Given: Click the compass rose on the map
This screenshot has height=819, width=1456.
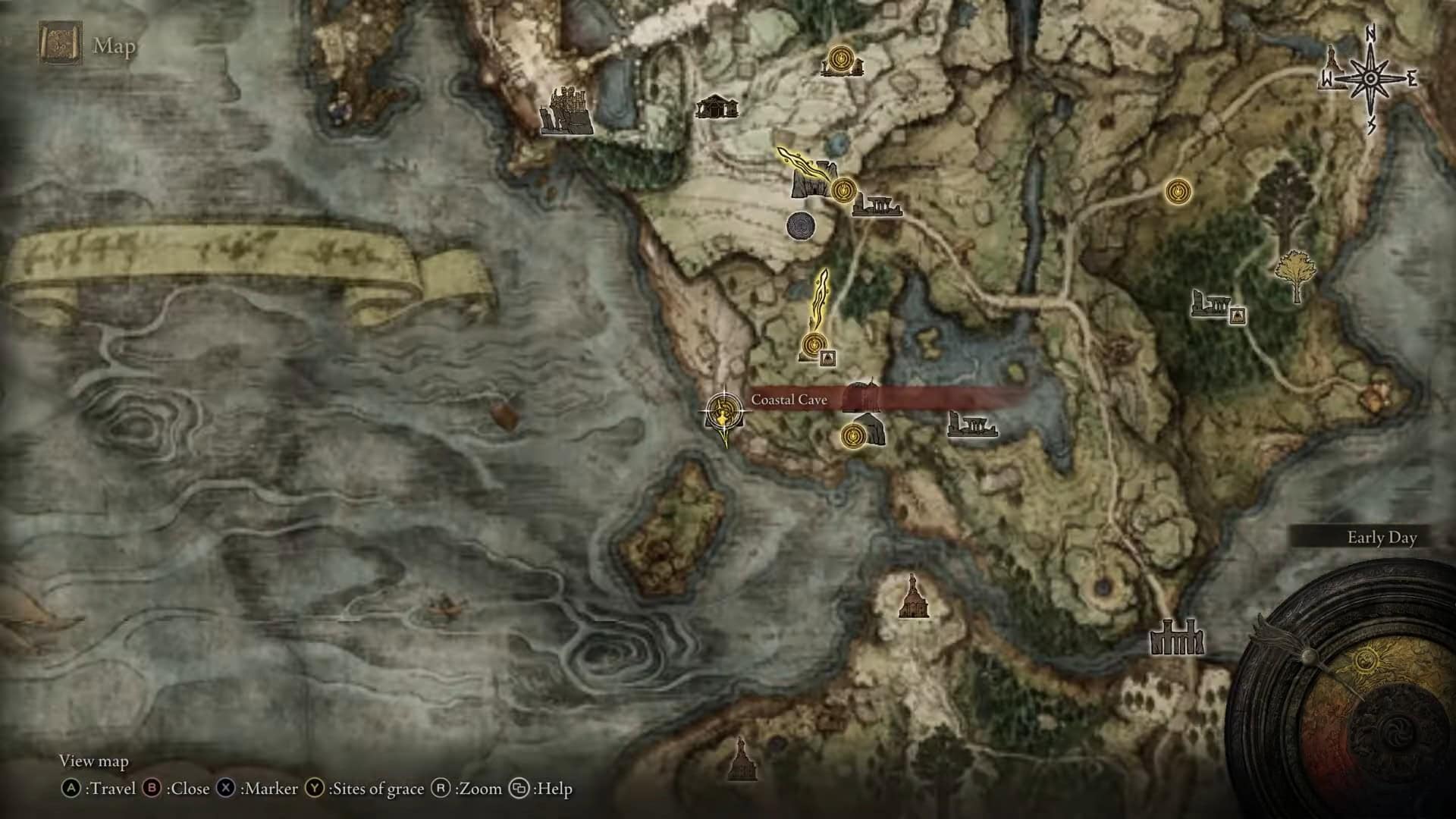Looking at the screenshot, I should 1371,78.
